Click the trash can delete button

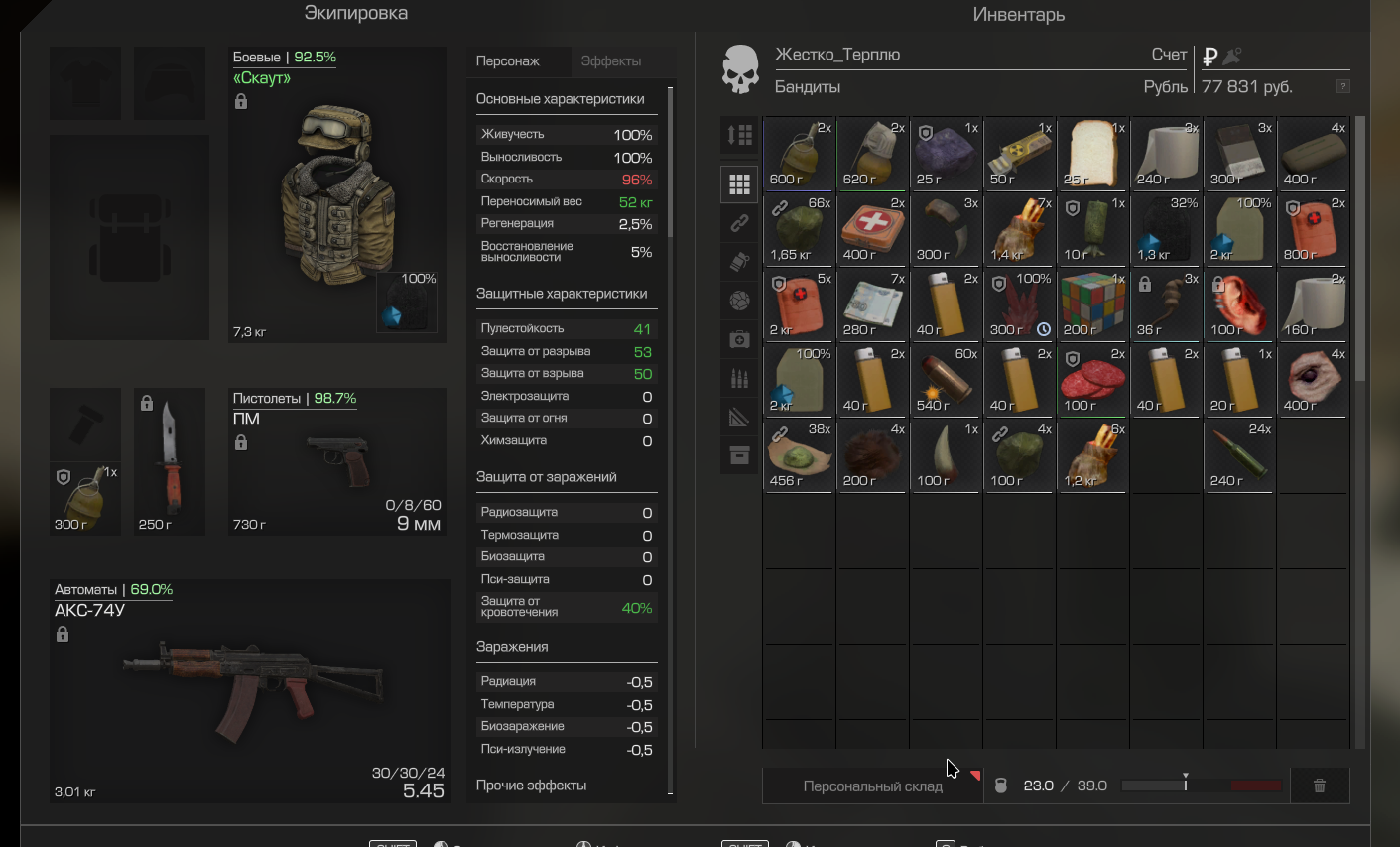(1320, 786)
